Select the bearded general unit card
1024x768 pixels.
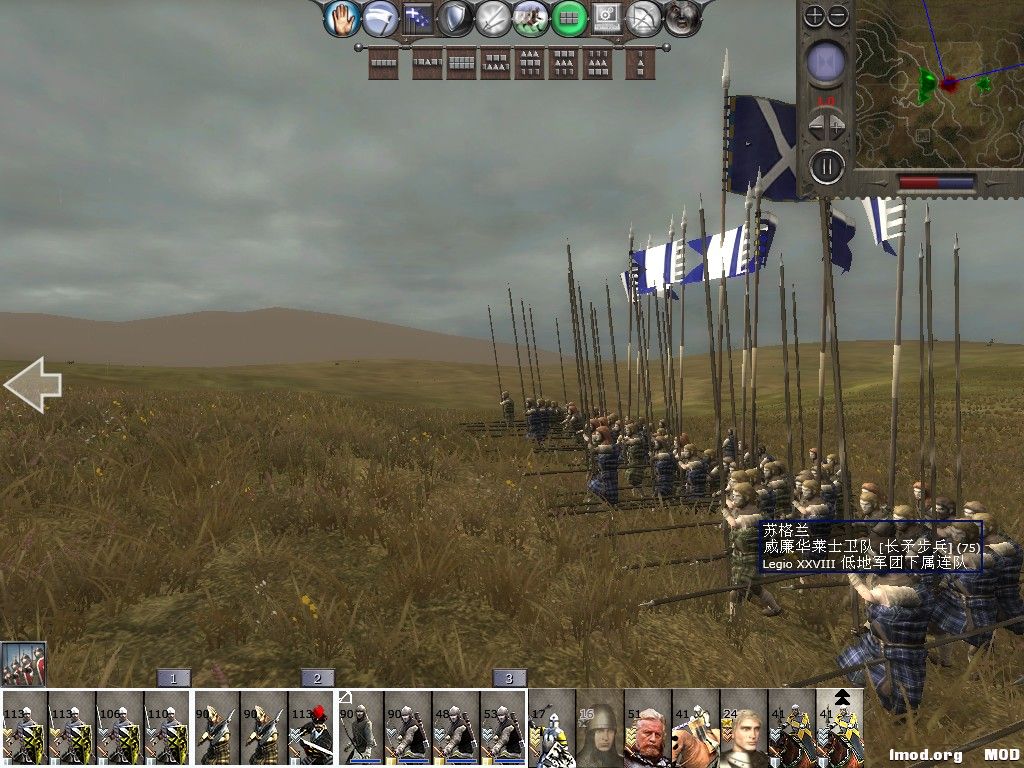point(648,728)
